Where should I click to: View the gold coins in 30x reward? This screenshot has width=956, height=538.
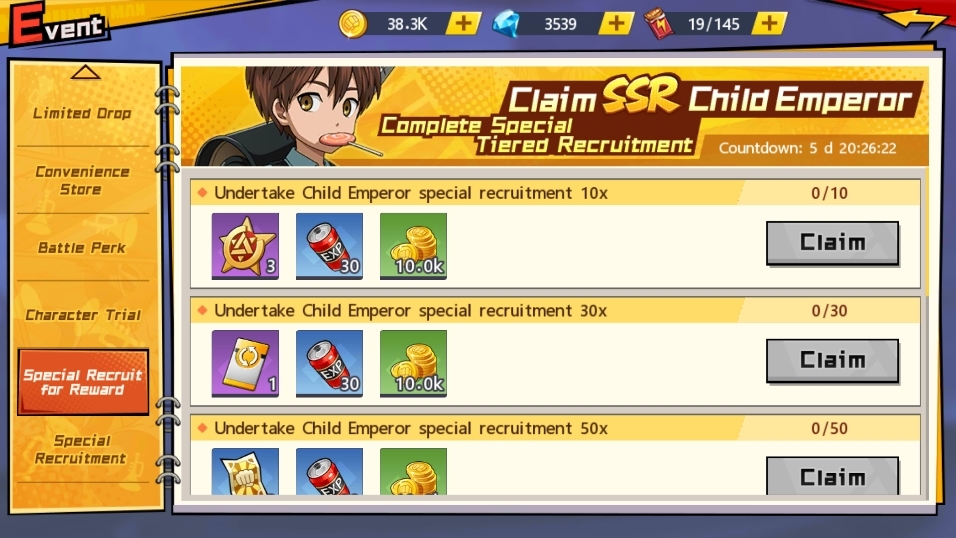[x=413, y=363]
